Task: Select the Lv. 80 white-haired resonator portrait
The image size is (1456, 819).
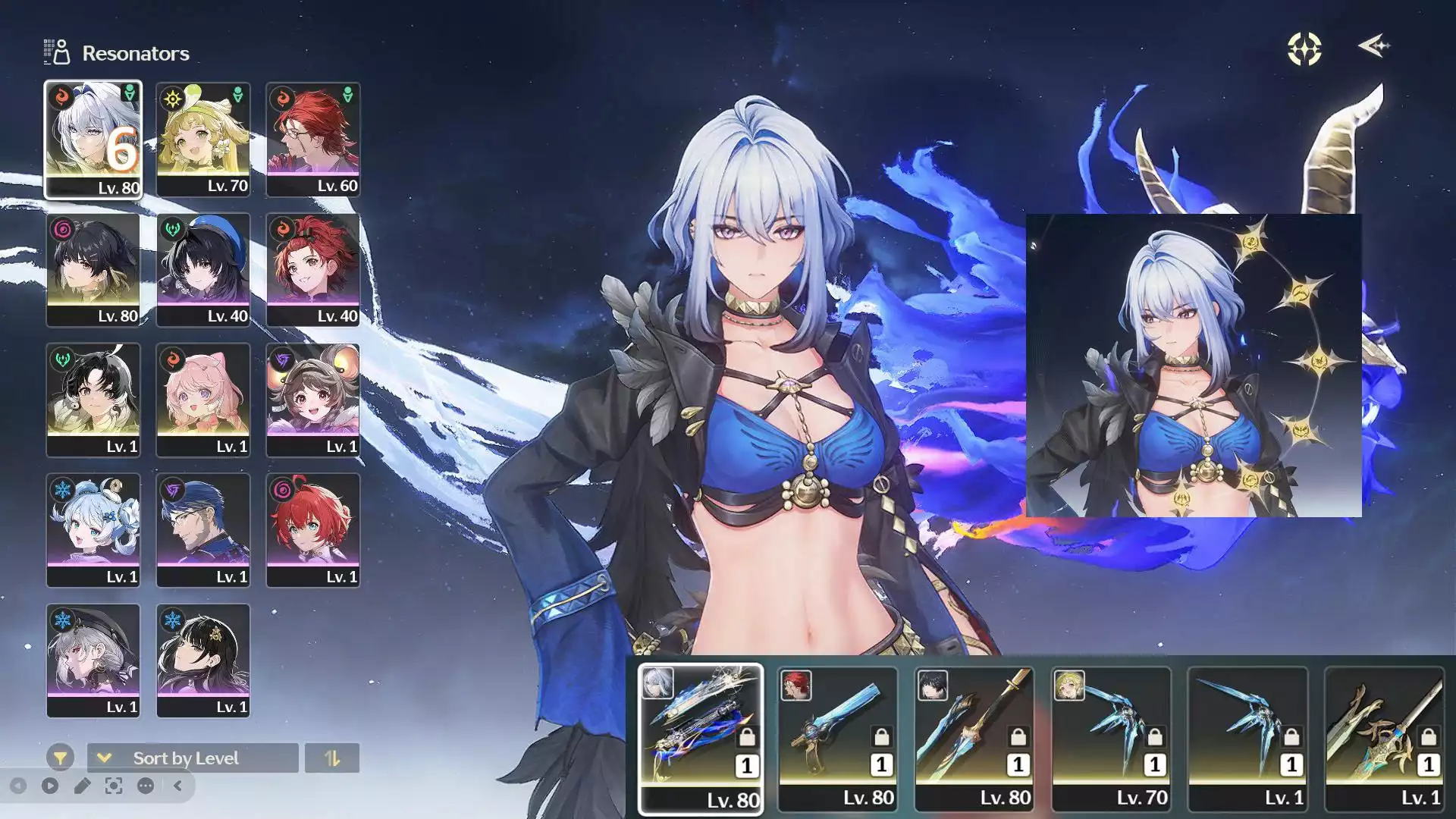Action: point(93,139)
